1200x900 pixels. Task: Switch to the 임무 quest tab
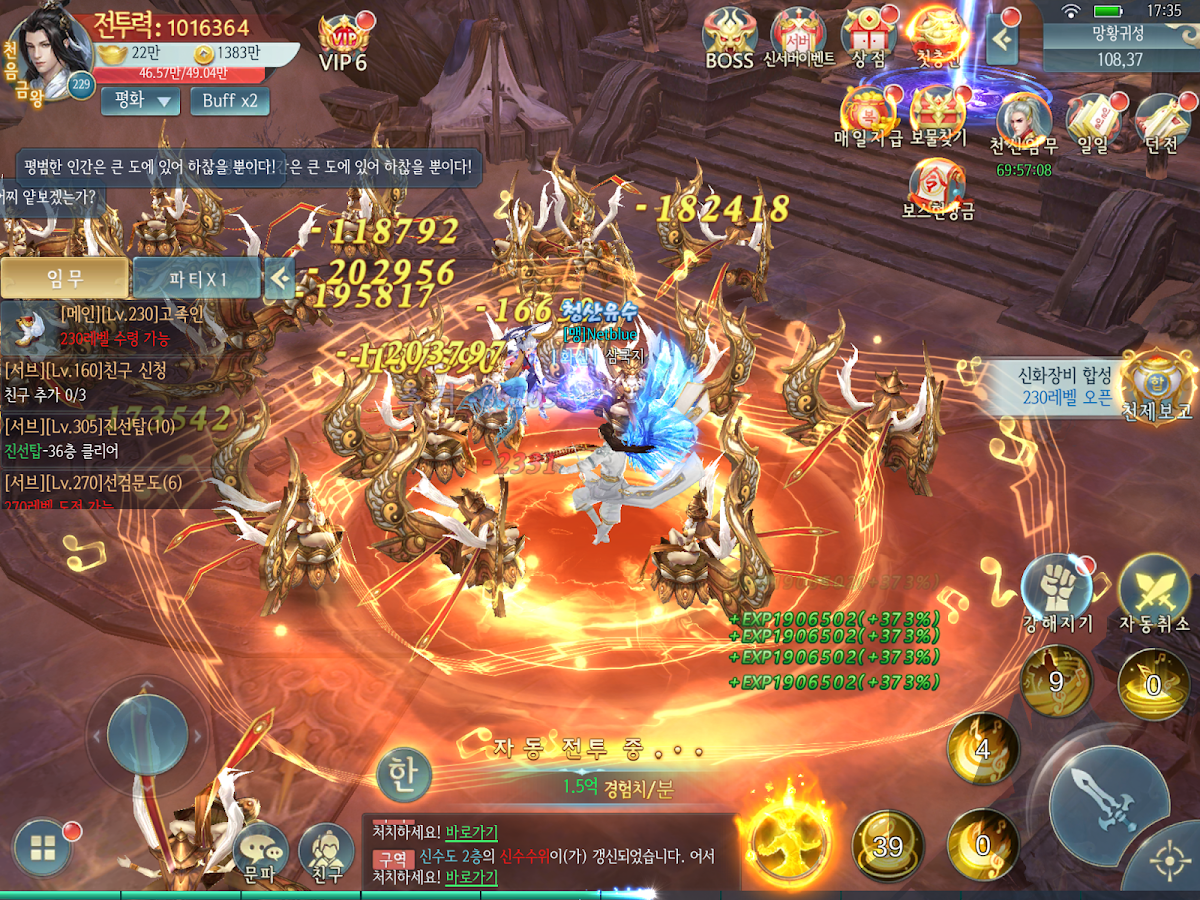tap(65, 278)
